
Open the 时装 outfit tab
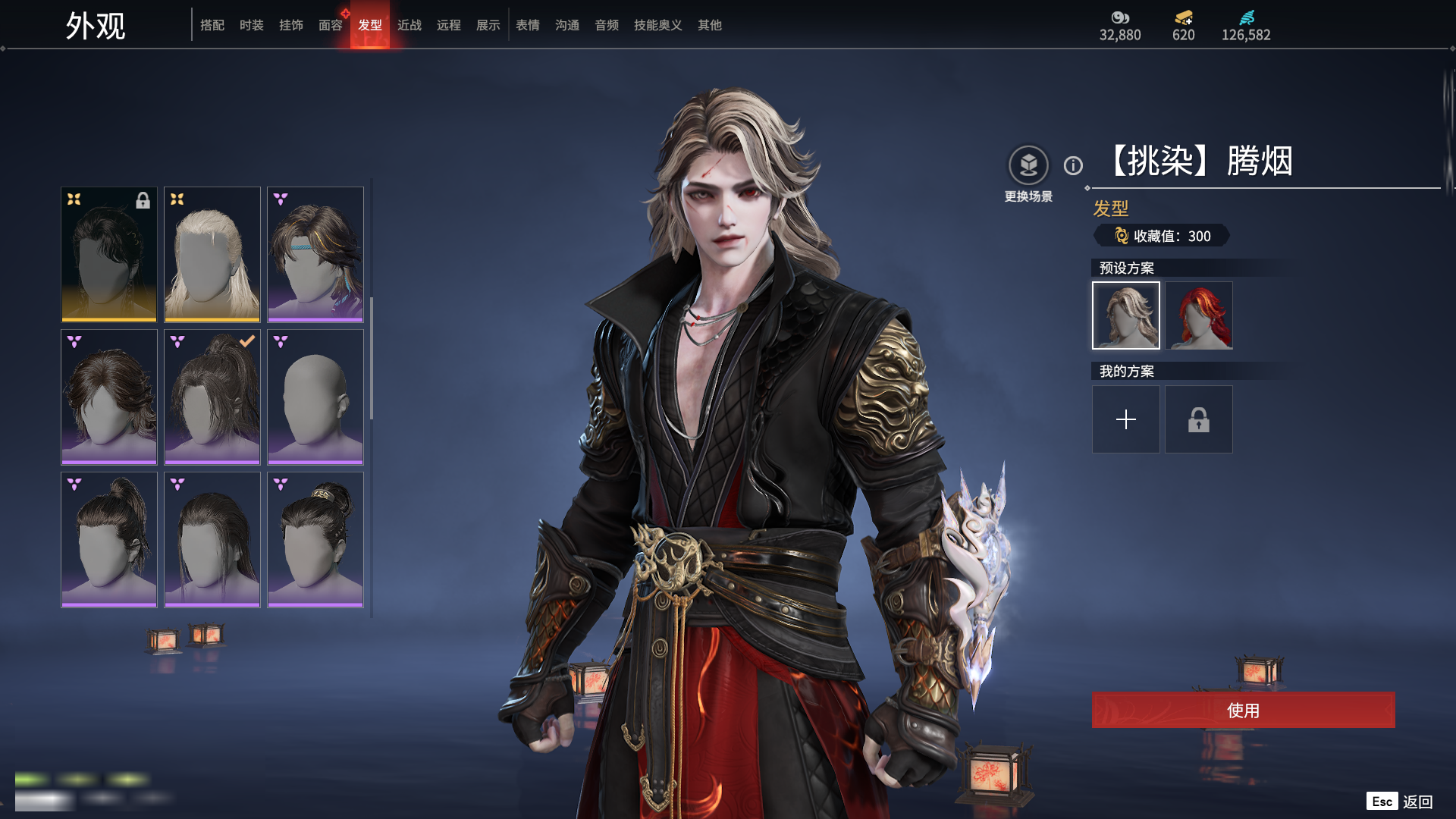(x=252, y=25)
